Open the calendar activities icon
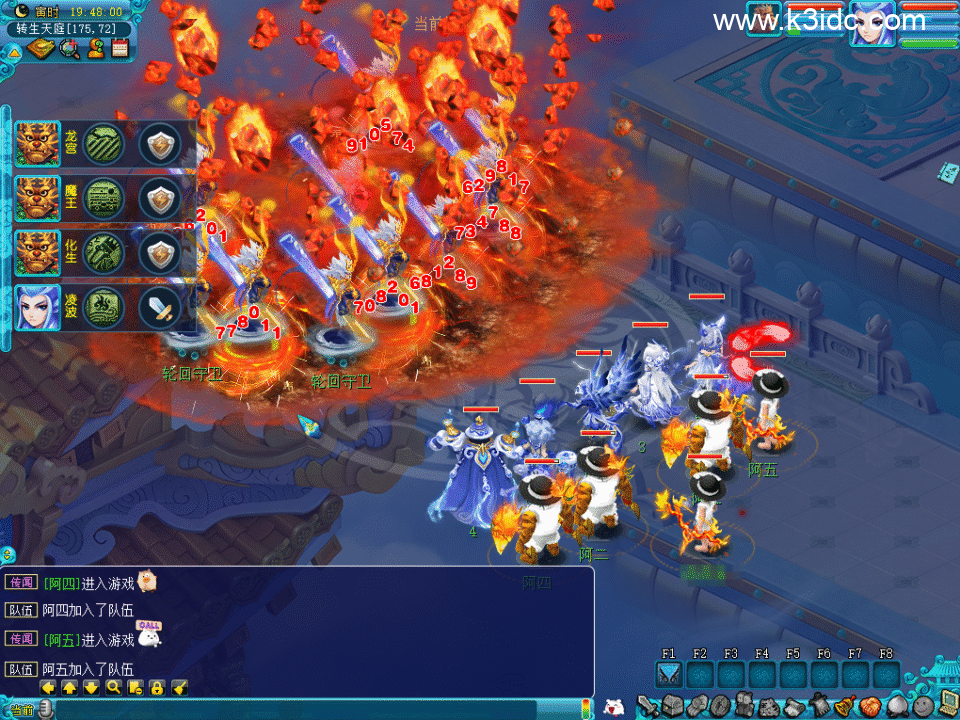Screen dimensions: 960x720 pyautogui.click(x=120, y=47)
